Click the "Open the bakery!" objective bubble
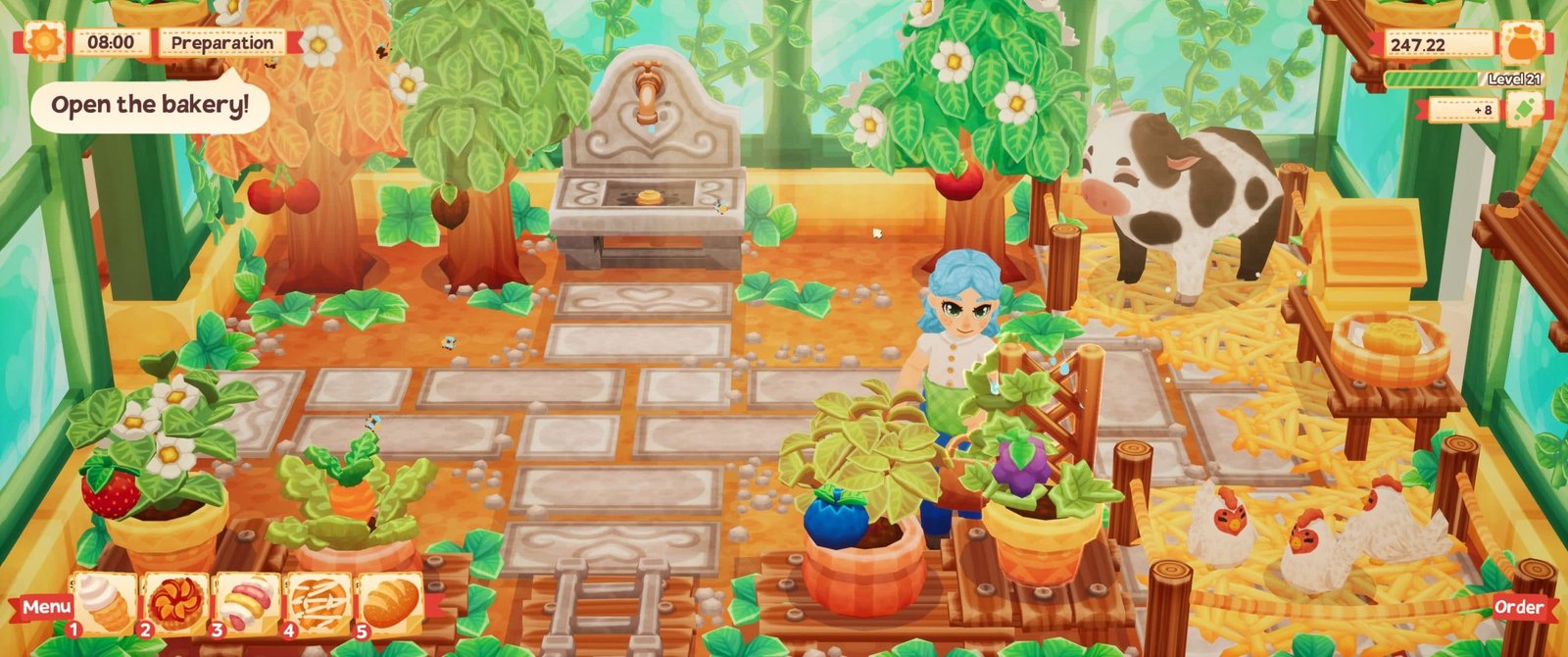1568x657 pixels. pos(150,105)
